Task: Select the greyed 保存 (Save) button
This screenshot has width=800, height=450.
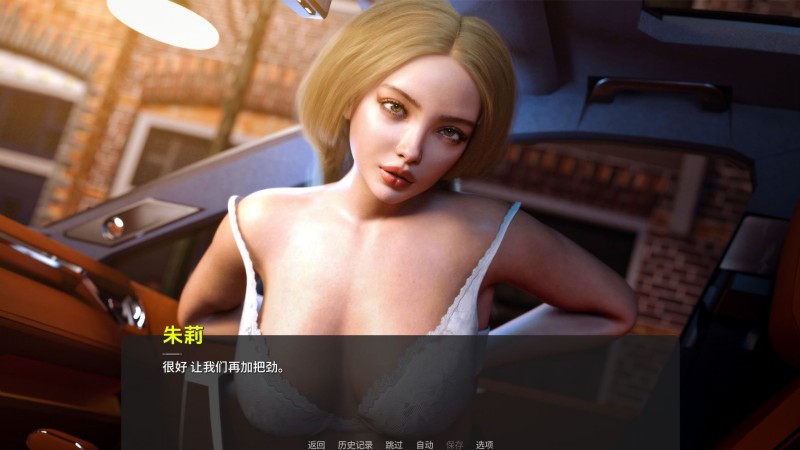Action: coord(454,444)
